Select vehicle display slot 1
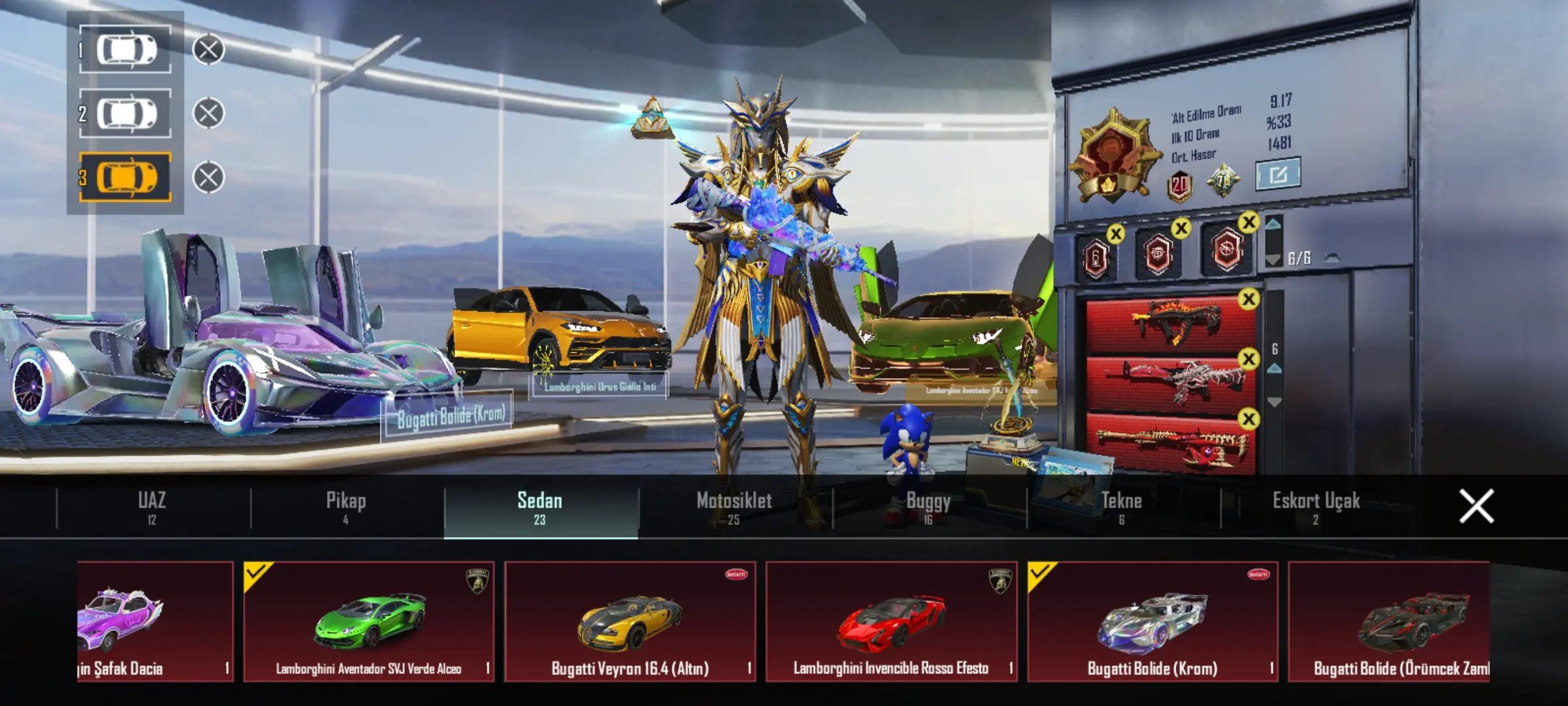The height and width of the screenshot is (706, 1568). (x=126, y=50)
